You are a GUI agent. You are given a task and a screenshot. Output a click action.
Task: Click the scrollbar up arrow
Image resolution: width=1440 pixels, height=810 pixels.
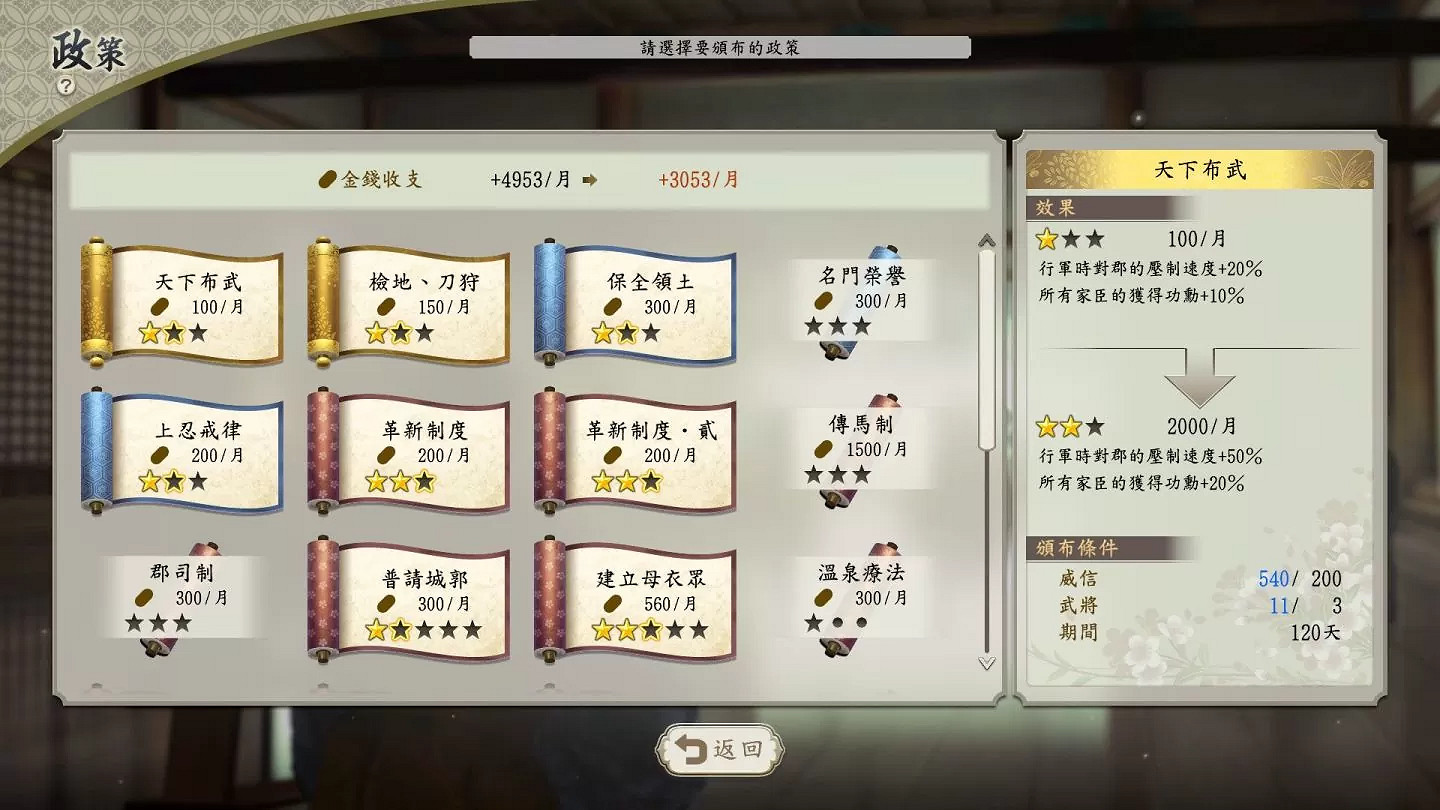coord(985,239)
